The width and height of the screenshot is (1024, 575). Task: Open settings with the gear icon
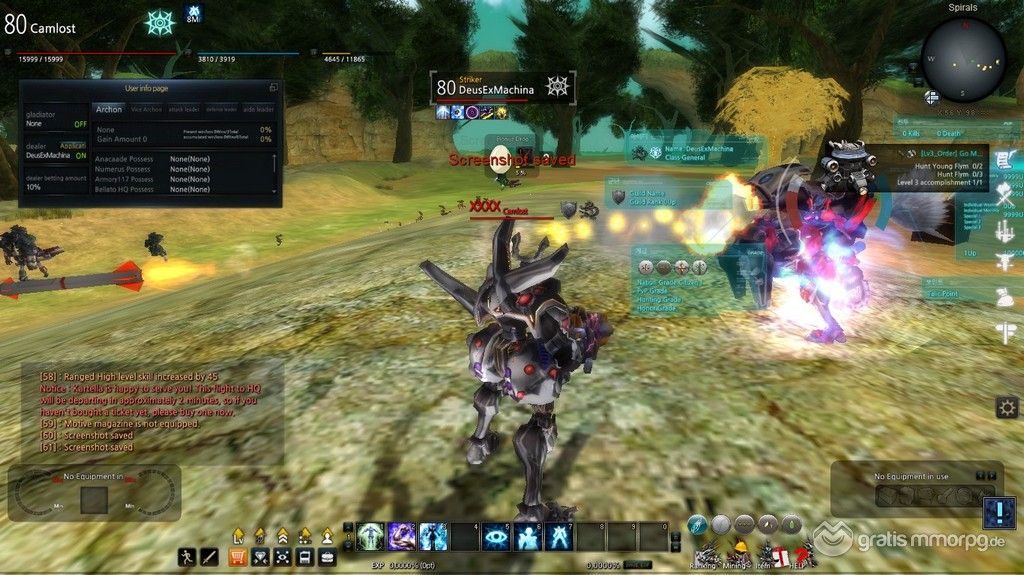tap(1006, 407)
